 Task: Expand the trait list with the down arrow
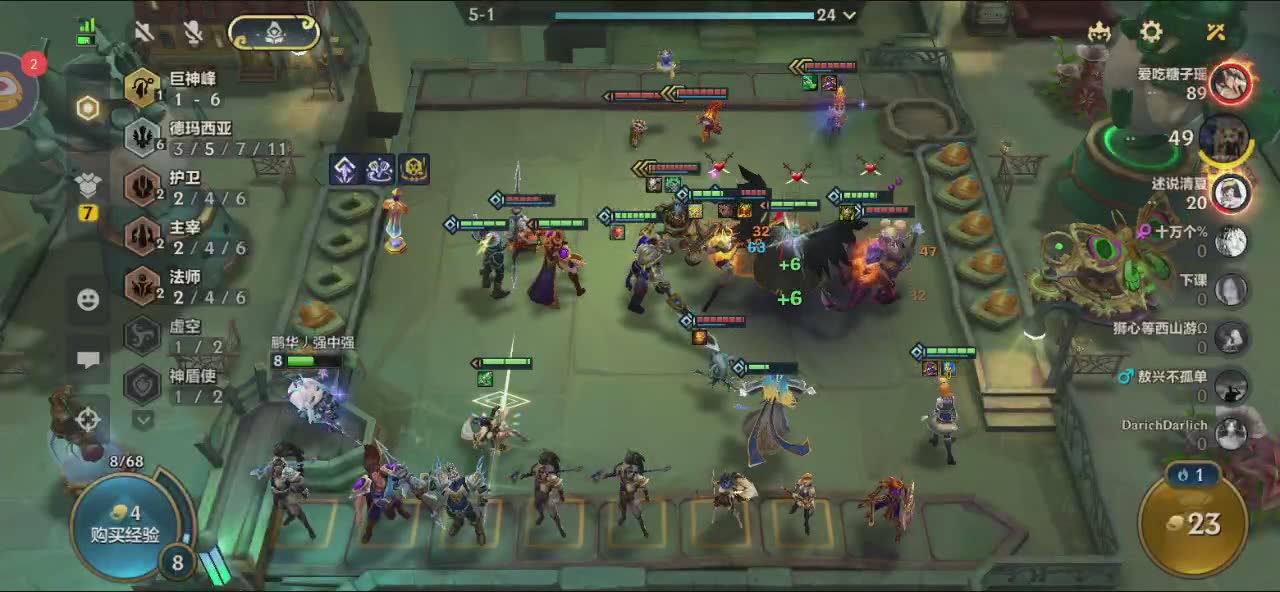[143, 420]
